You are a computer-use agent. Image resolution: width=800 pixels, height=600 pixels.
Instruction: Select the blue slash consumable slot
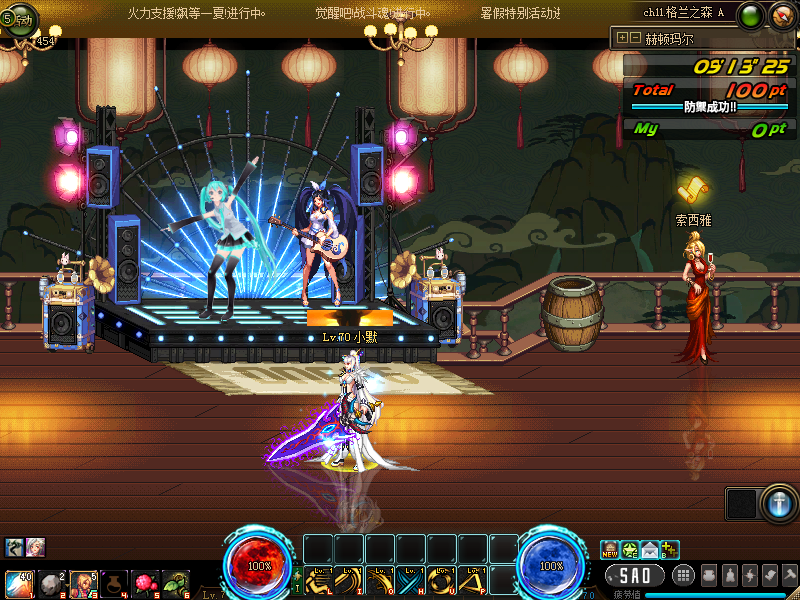(x=19, y=582)
